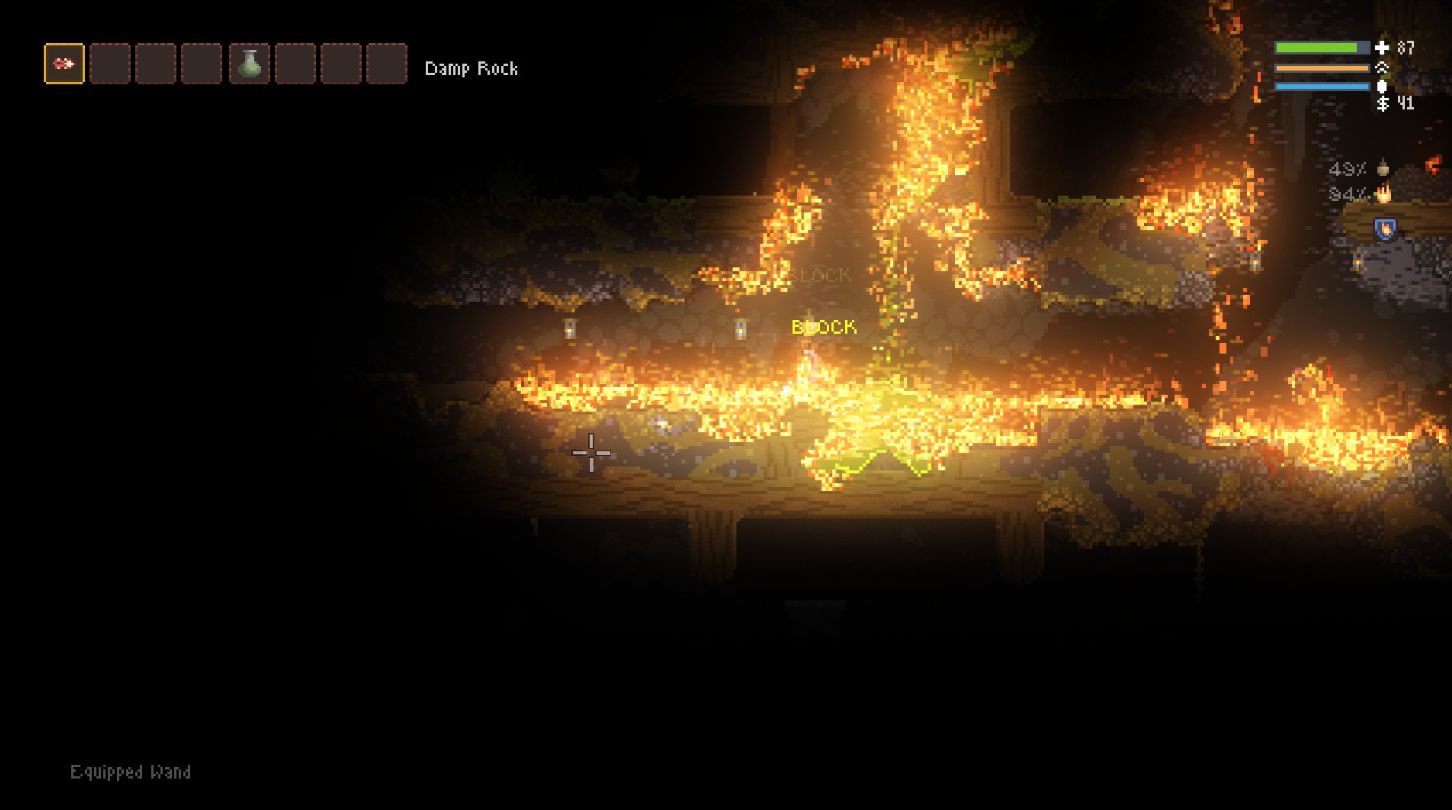The image size is (1452, 810).
Task: Click the faded LOCK text above the block
Action: click(822, 275)
